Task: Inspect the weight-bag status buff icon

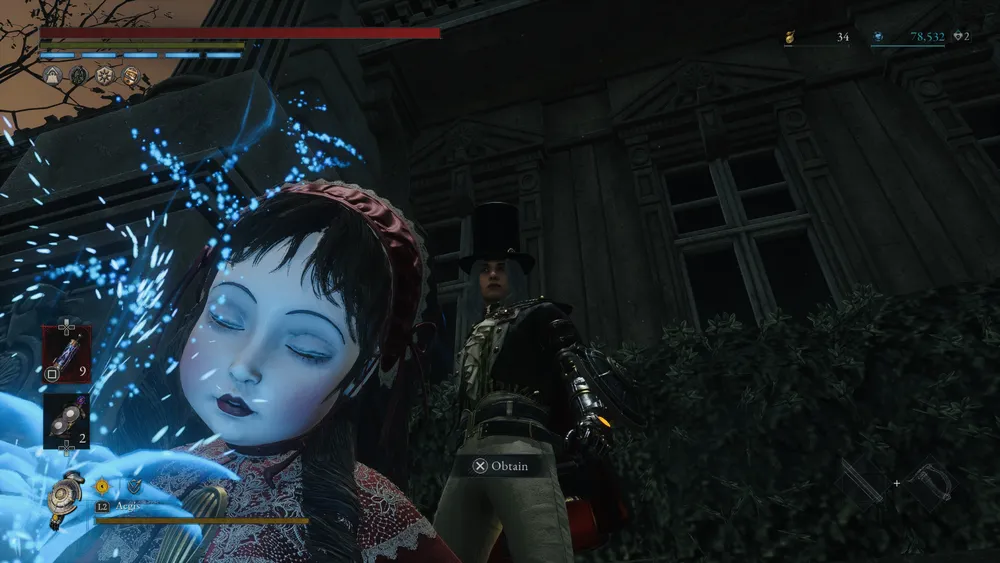Action: coord(52,75)
